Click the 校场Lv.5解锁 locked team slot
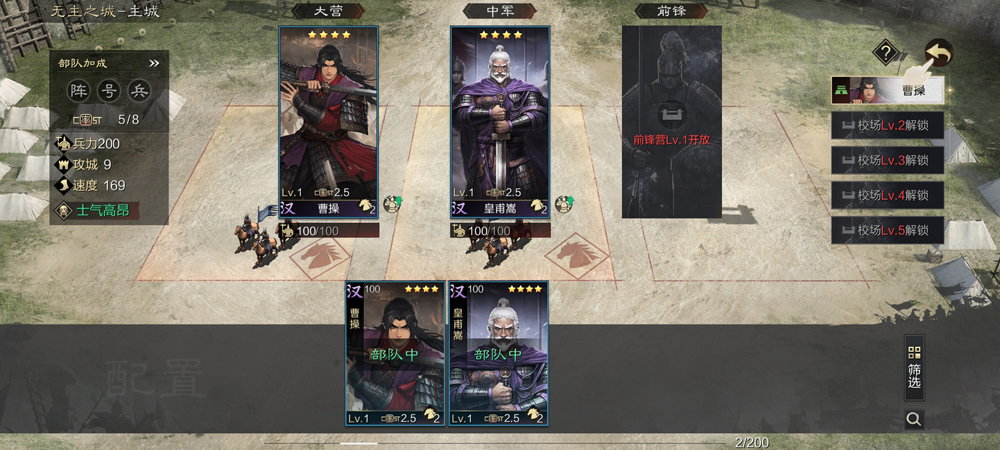 click(888, 230)
